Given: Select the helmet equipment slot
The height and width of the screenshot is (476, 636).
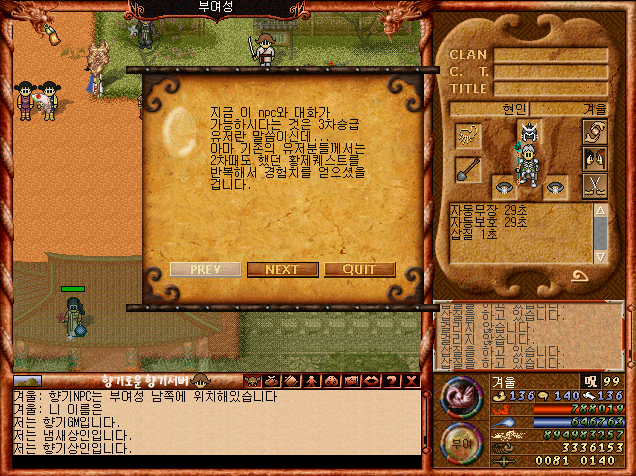Looking at the screenshot, I should (x=530, y=131).
